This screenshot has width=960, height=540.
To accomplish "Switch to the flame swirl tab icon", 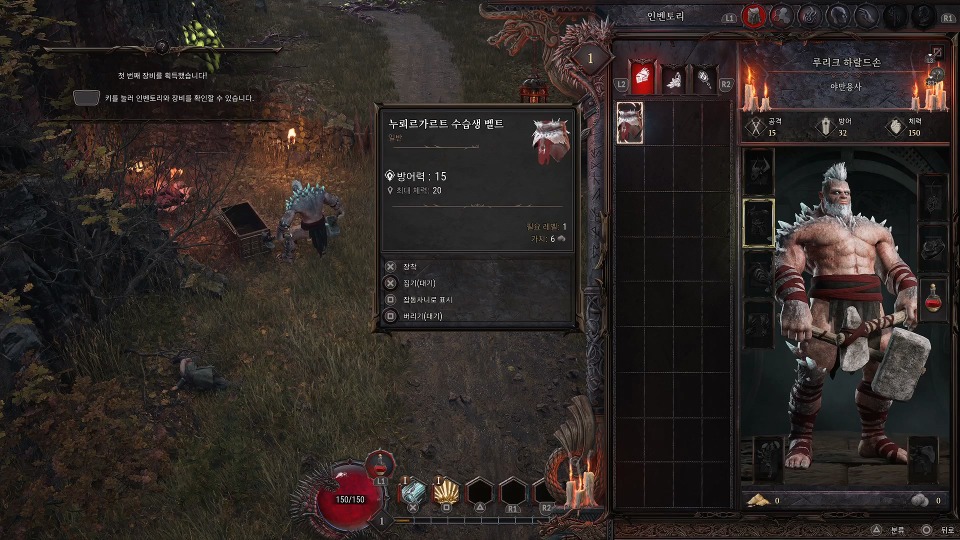I will pos(809,16).
